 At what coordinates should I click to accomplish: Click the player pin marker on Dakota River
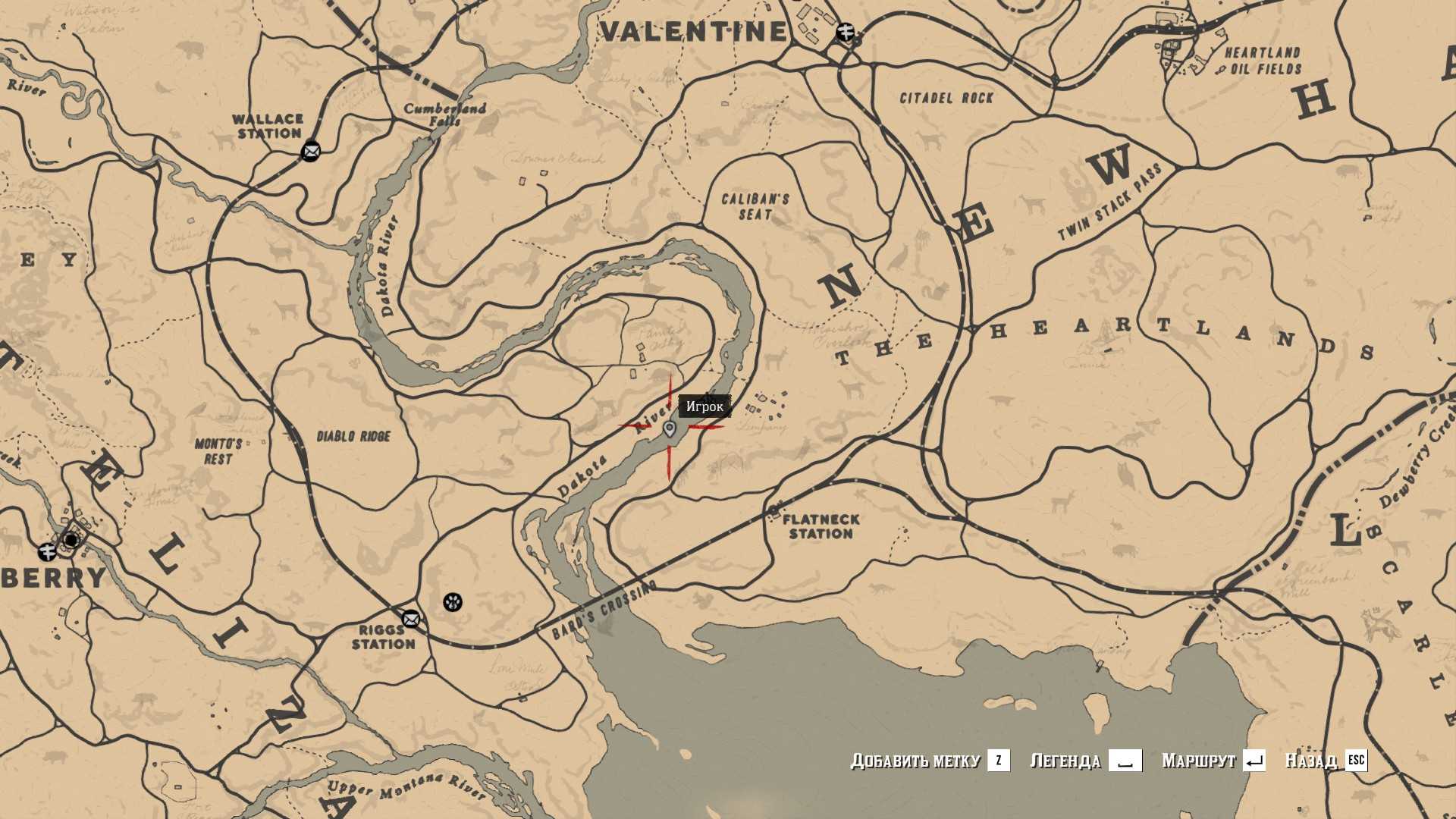(x=670, y=430)
